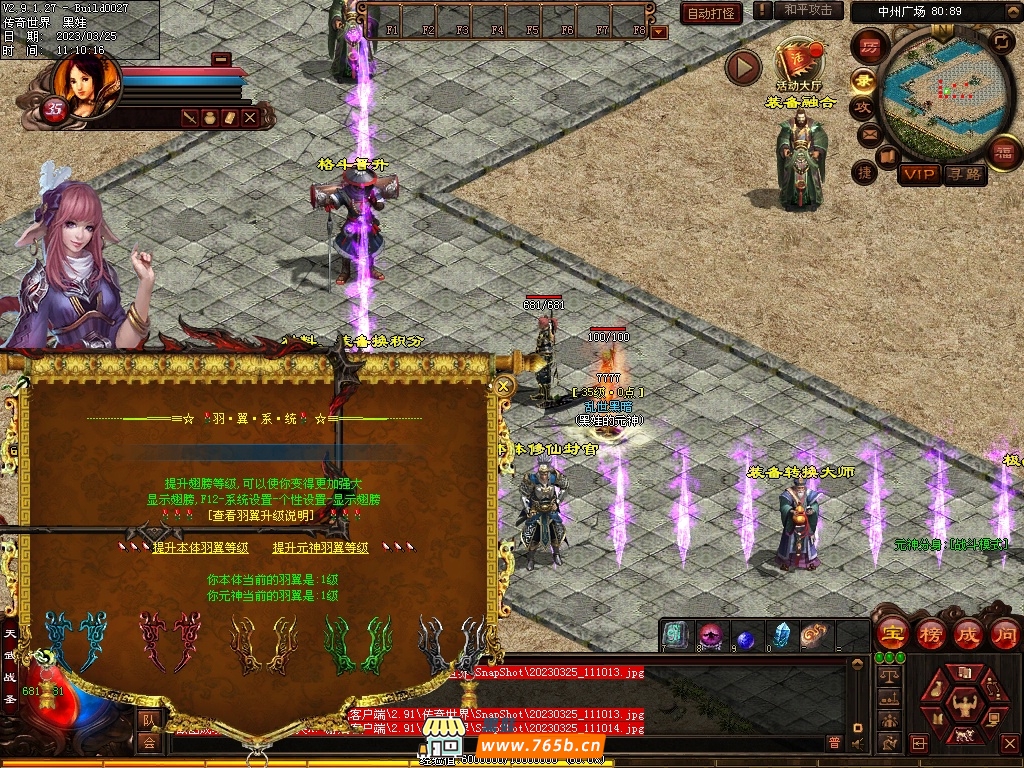Open the 福 welfare button by minimap
Image resolution: width=1024 pixels, height=768 pixels.
(x=1002, y=152)
